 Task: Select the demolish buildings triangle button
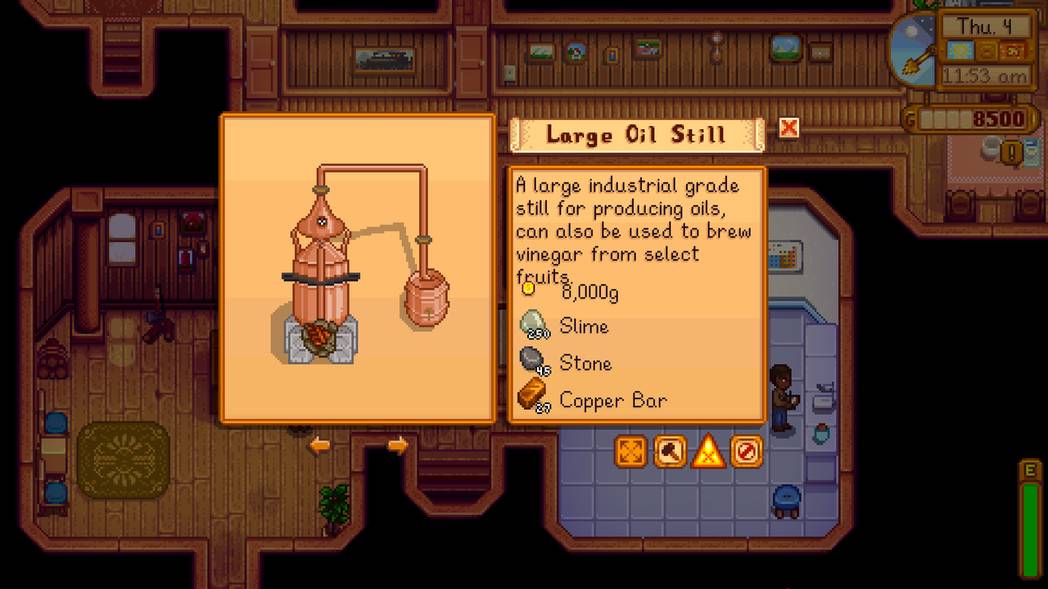point(708,452)
